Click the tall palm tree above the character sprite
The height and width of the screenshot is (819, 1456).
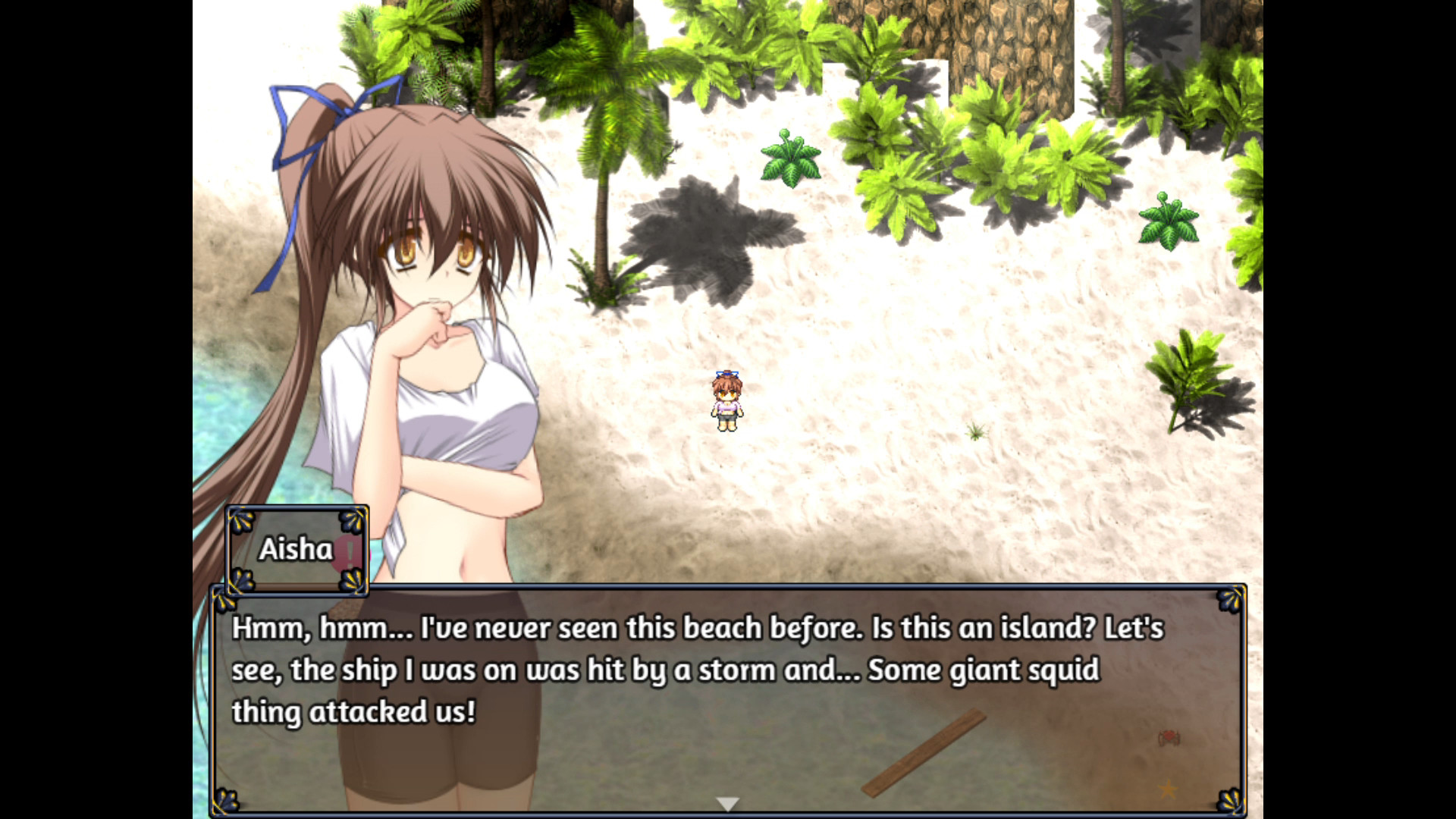coord(607,152)
